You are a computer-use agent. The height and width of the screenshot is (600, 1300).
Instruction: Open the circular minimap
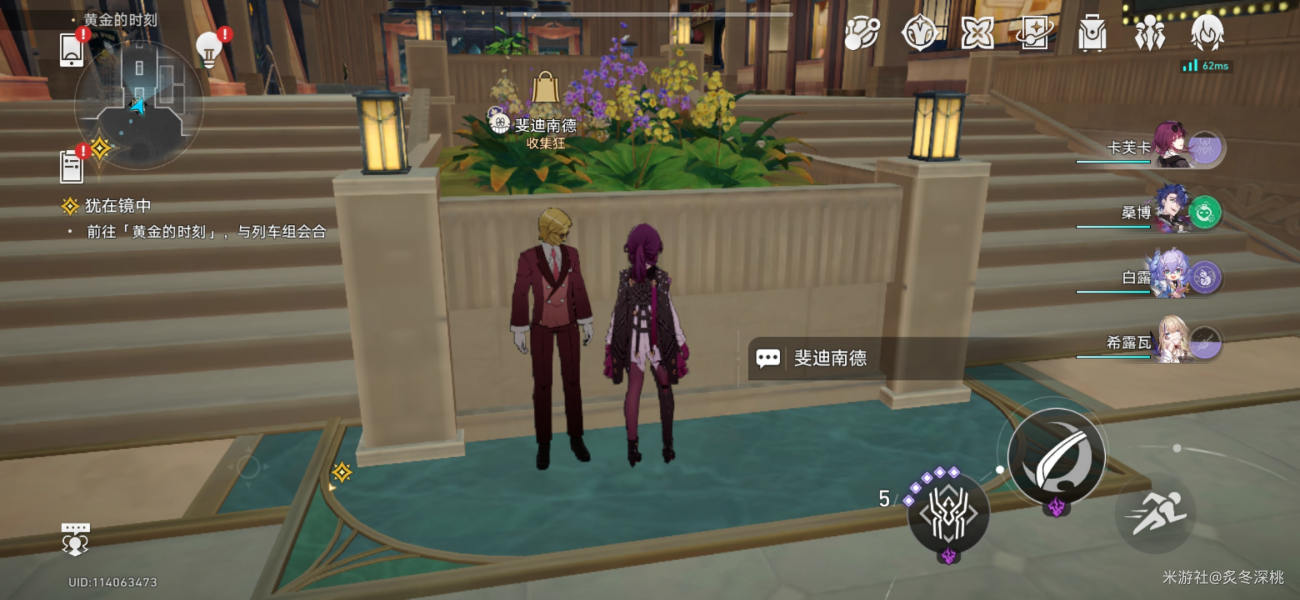point(139,103)
